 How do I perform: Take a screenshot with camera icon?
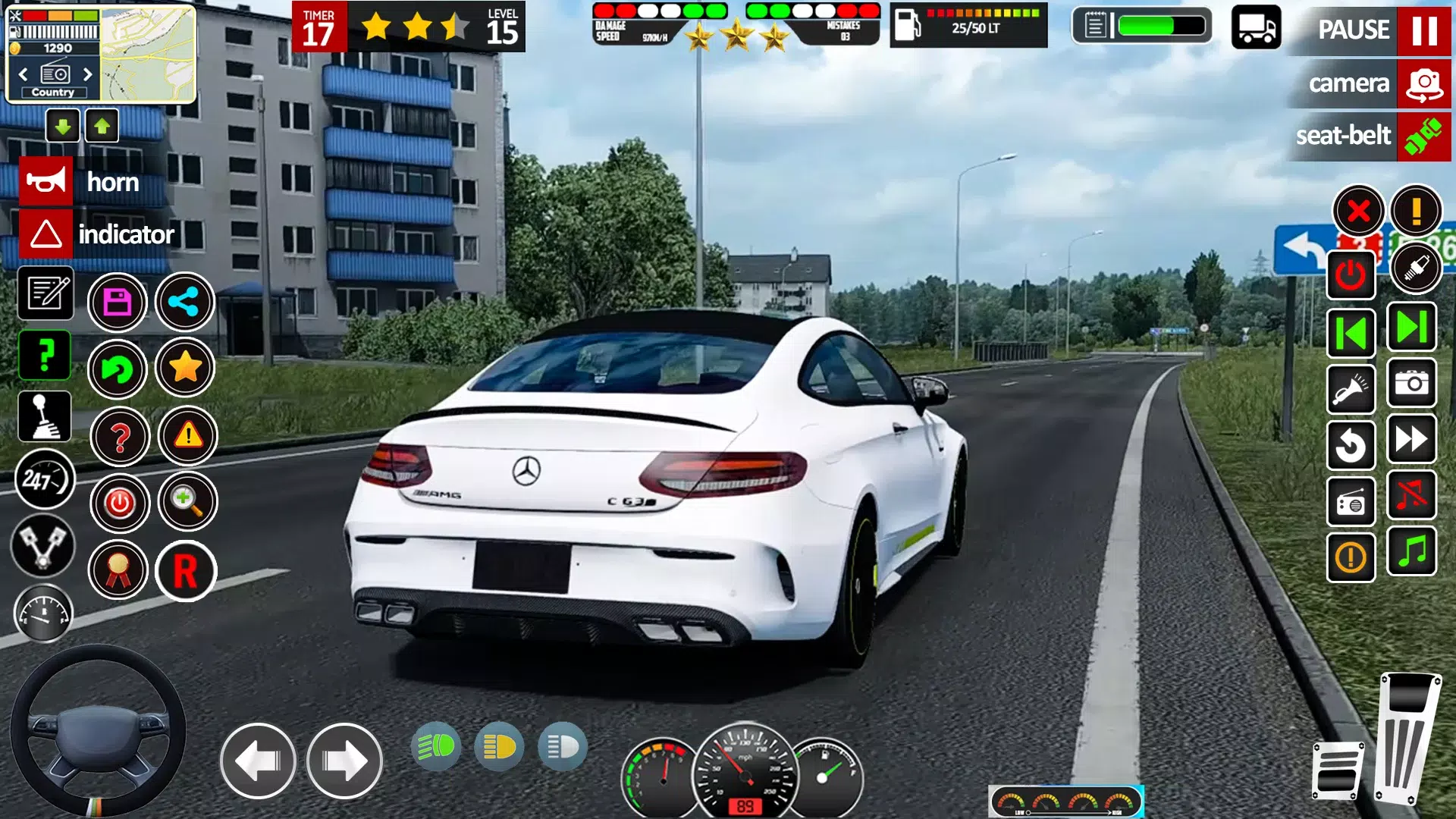click(x=1412, y=384)
